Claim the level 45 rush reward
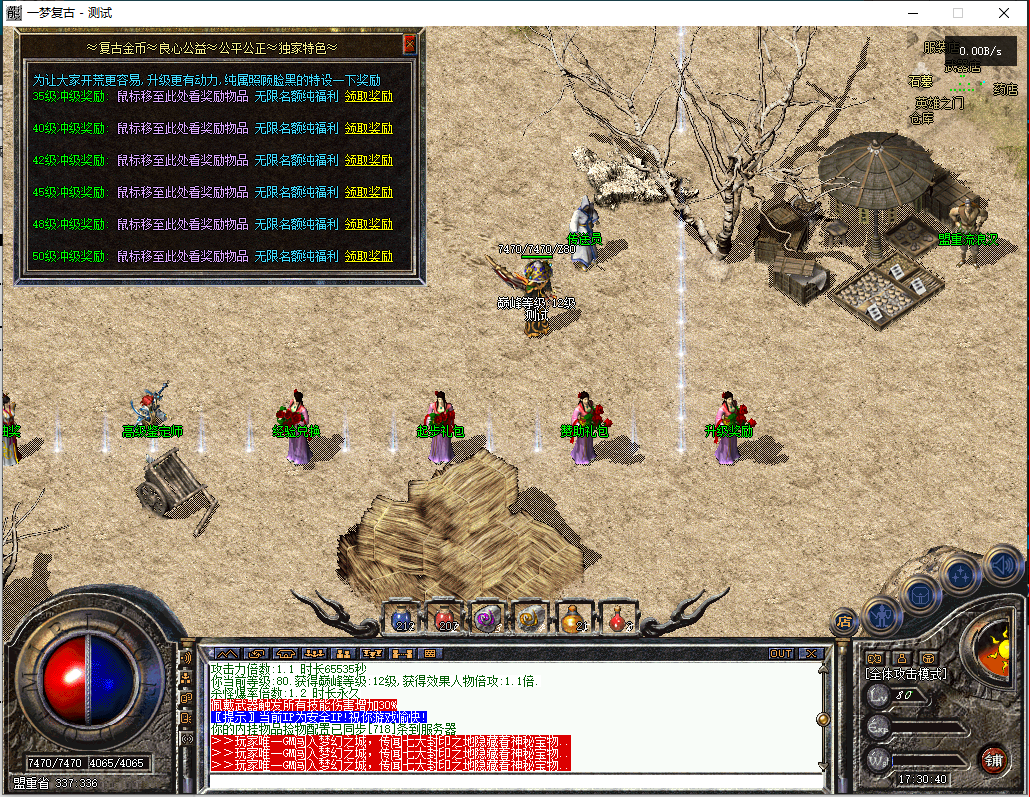The height and width of the screenshot is (797, 1030). pyautogui.click(x=369, y=192)
